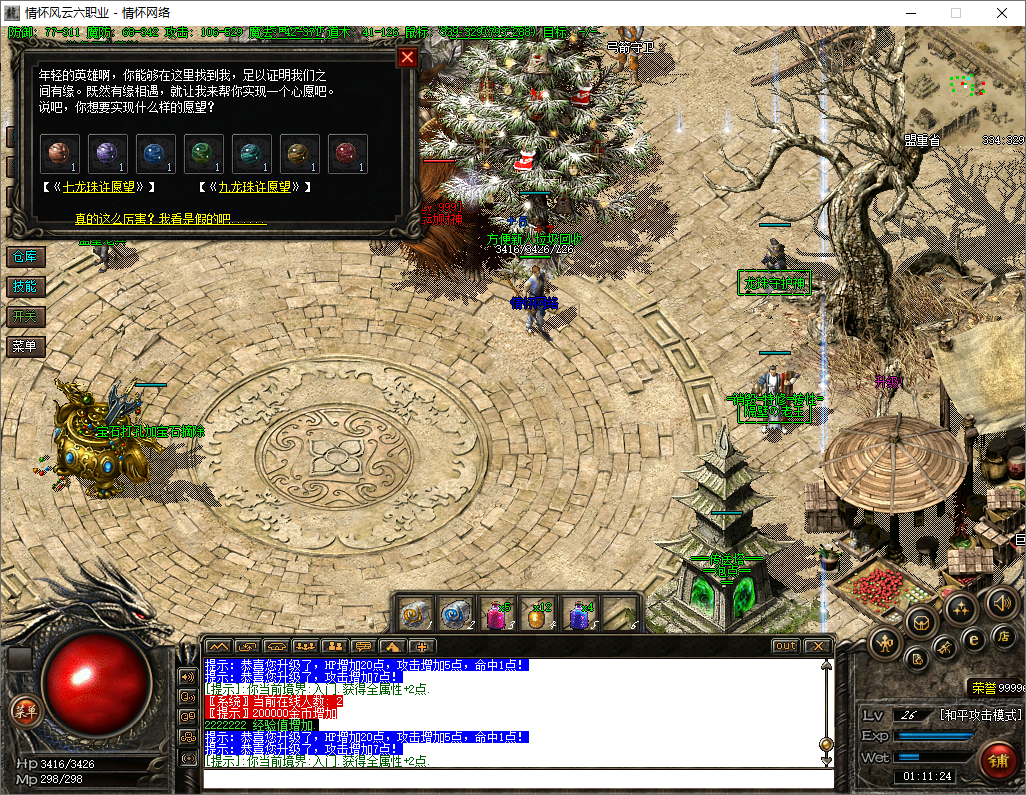Use the orange potion in hotbar slot 4
This screenshot has width=1026, height=795.
(x=537, y=613)
